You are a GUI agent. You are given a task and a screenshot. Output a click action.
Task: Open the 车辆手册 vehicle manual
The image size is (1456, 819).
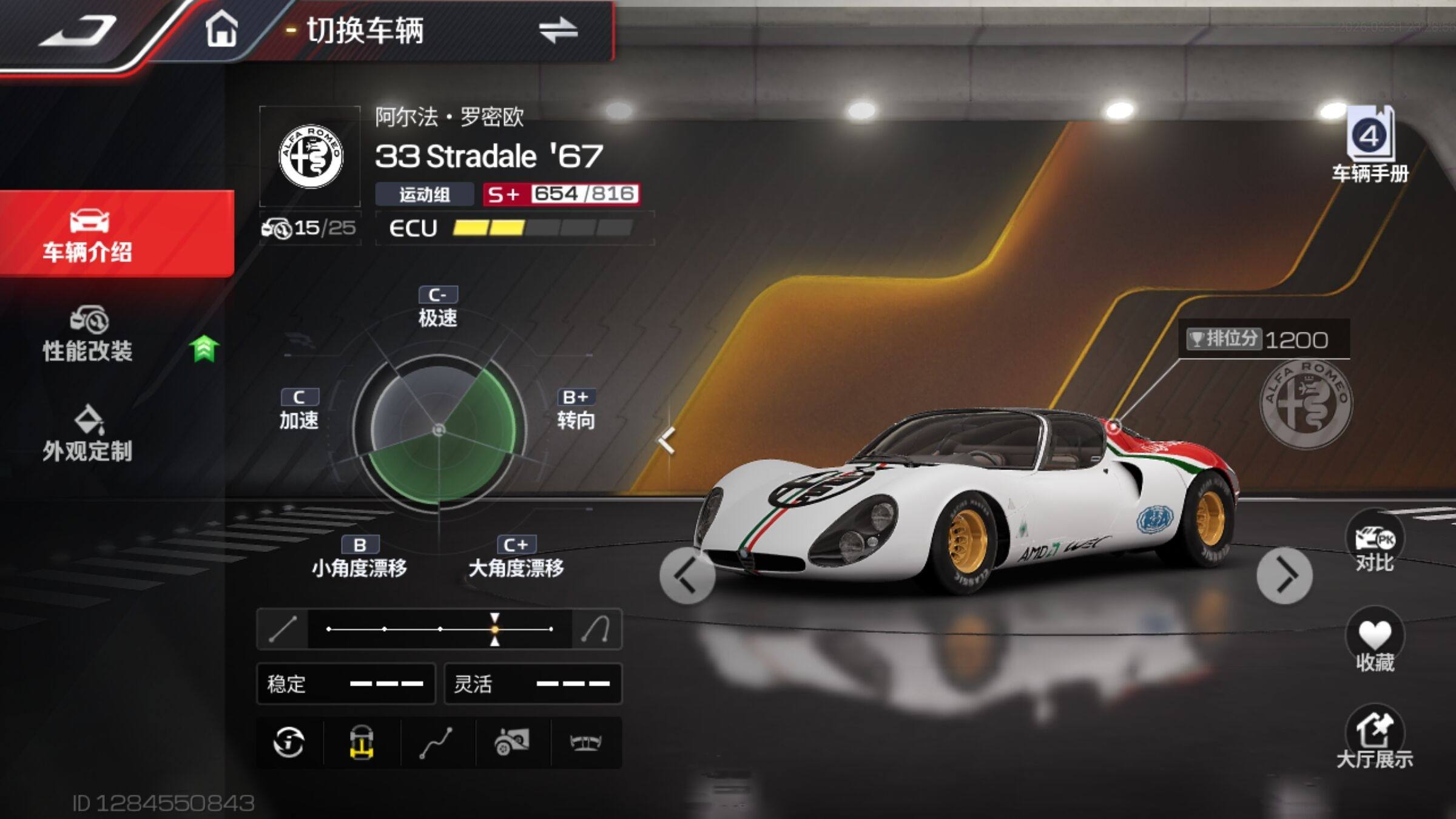pyautogui.click(x=1370, y=144)
